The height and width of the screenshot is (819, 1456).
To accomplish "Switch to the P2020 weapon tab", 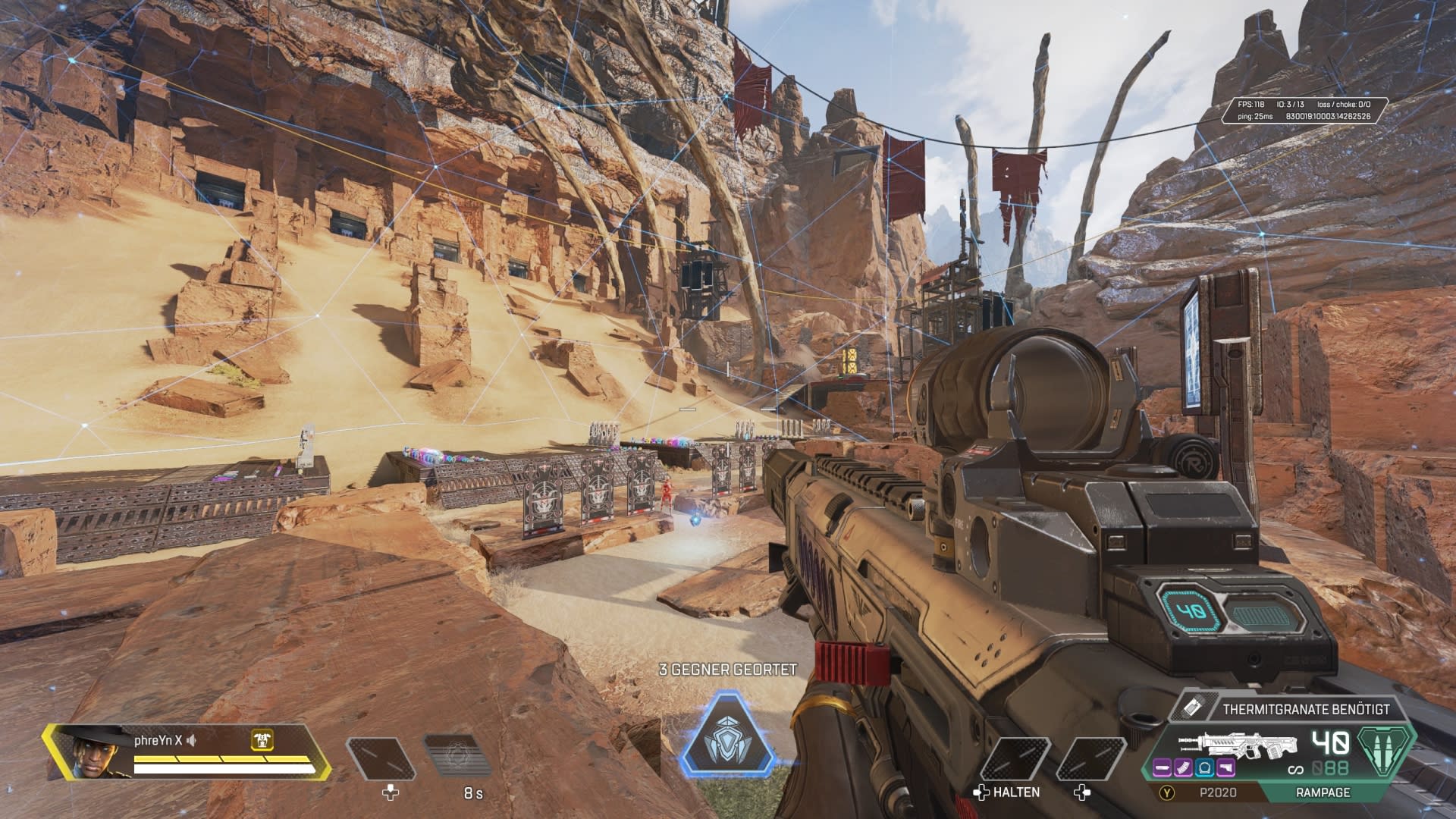I will (1217, 792).
